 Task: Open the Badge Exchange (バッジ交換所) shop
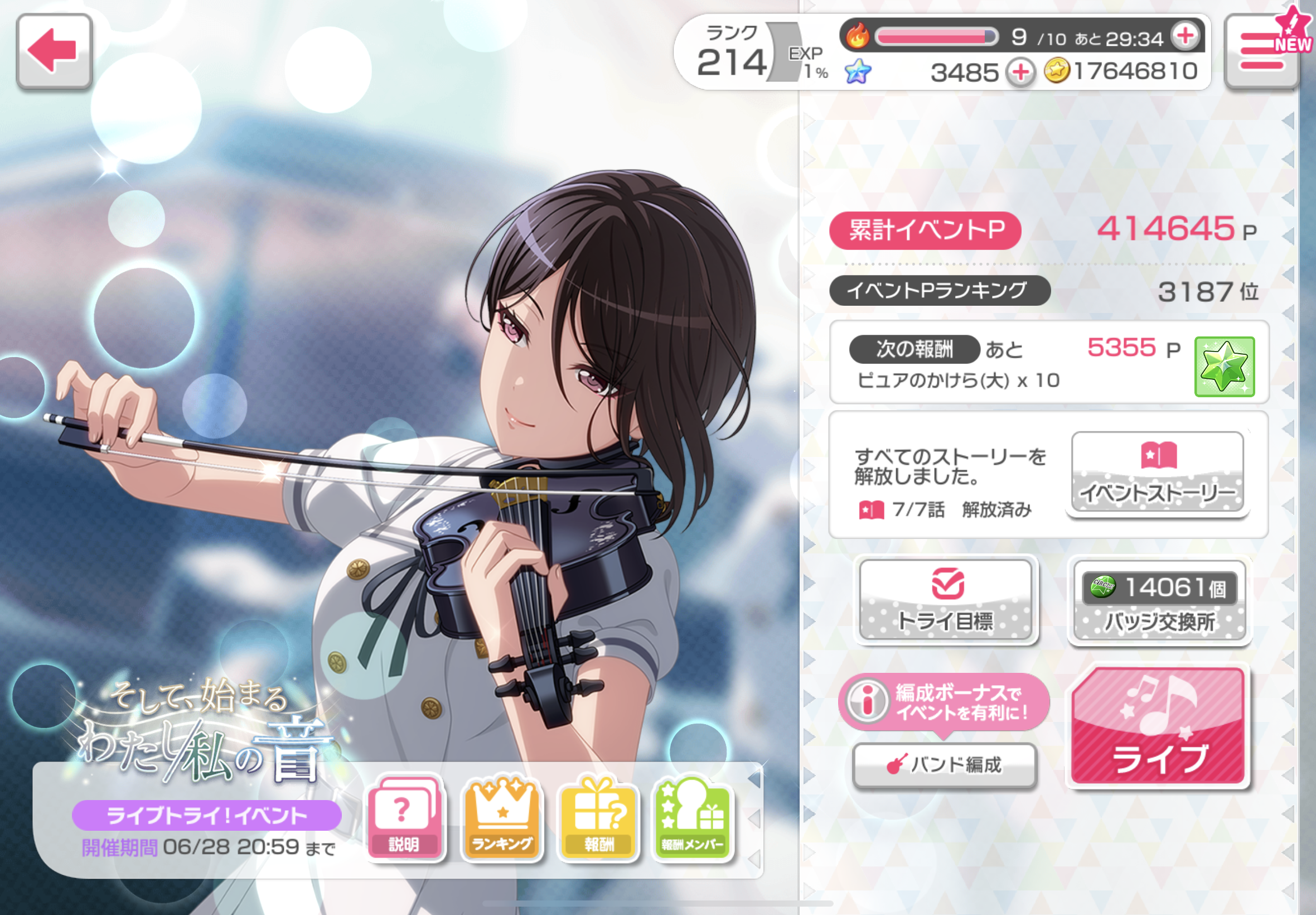(1159, 601)
